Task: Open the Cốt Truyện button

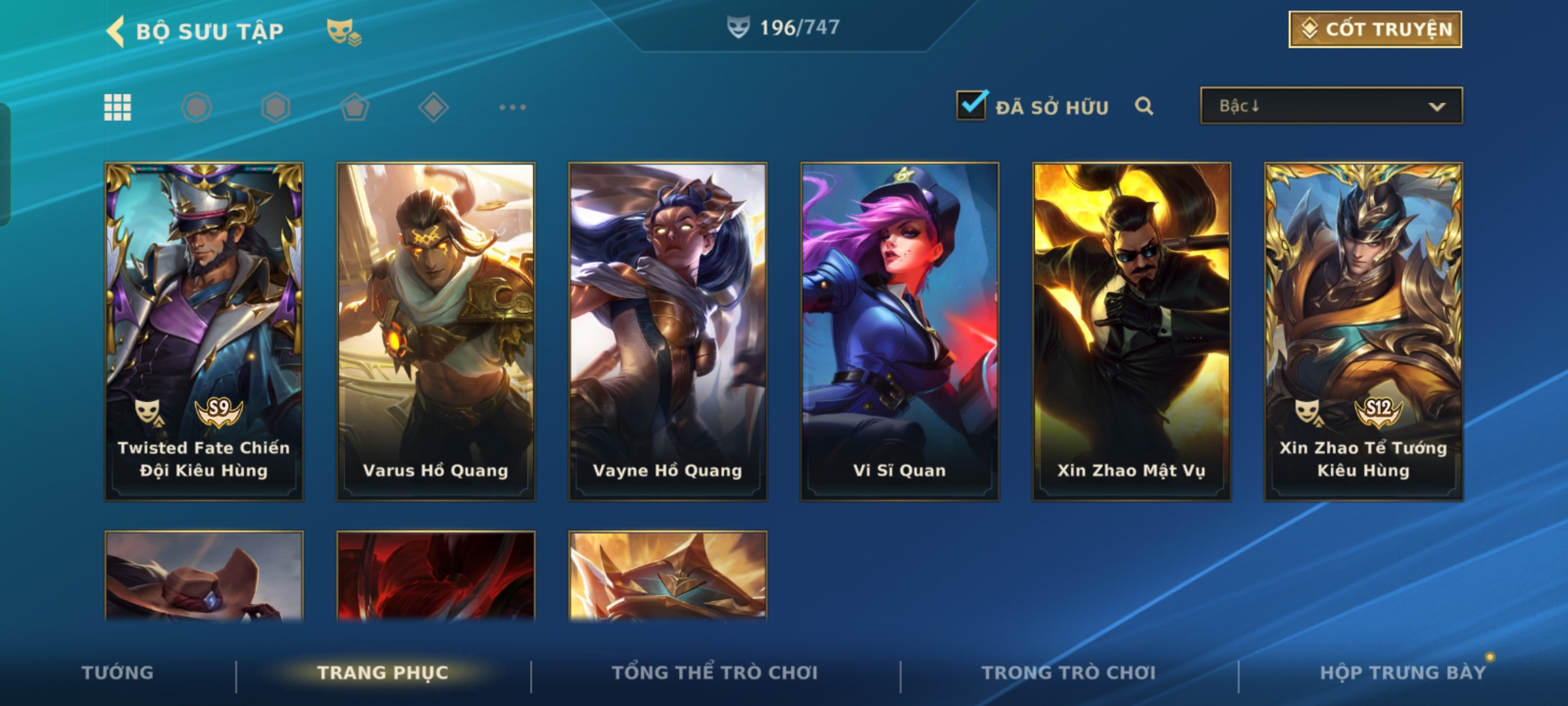Action: pos(1375,29)
